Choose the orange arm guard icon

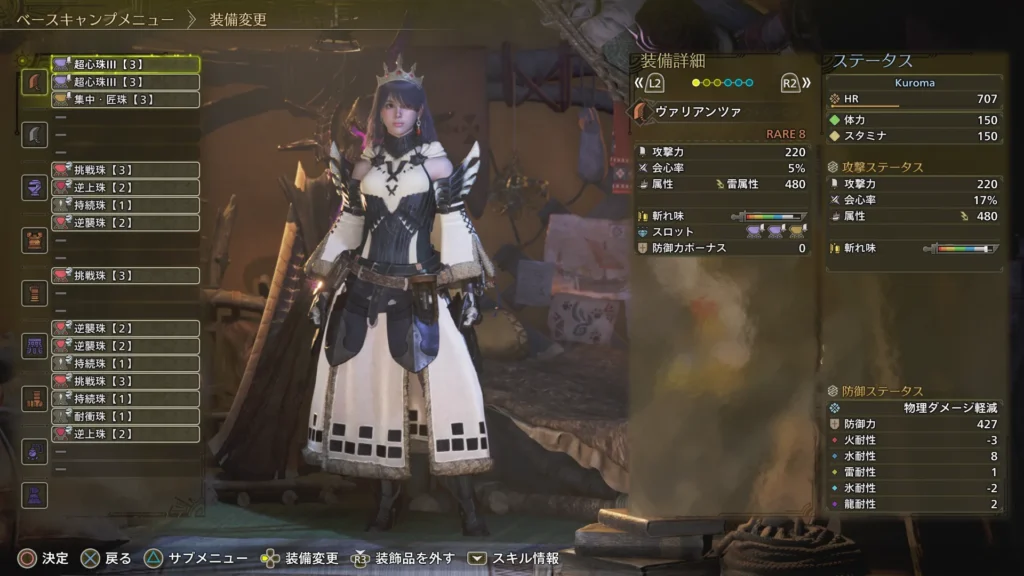pos(35,293)
